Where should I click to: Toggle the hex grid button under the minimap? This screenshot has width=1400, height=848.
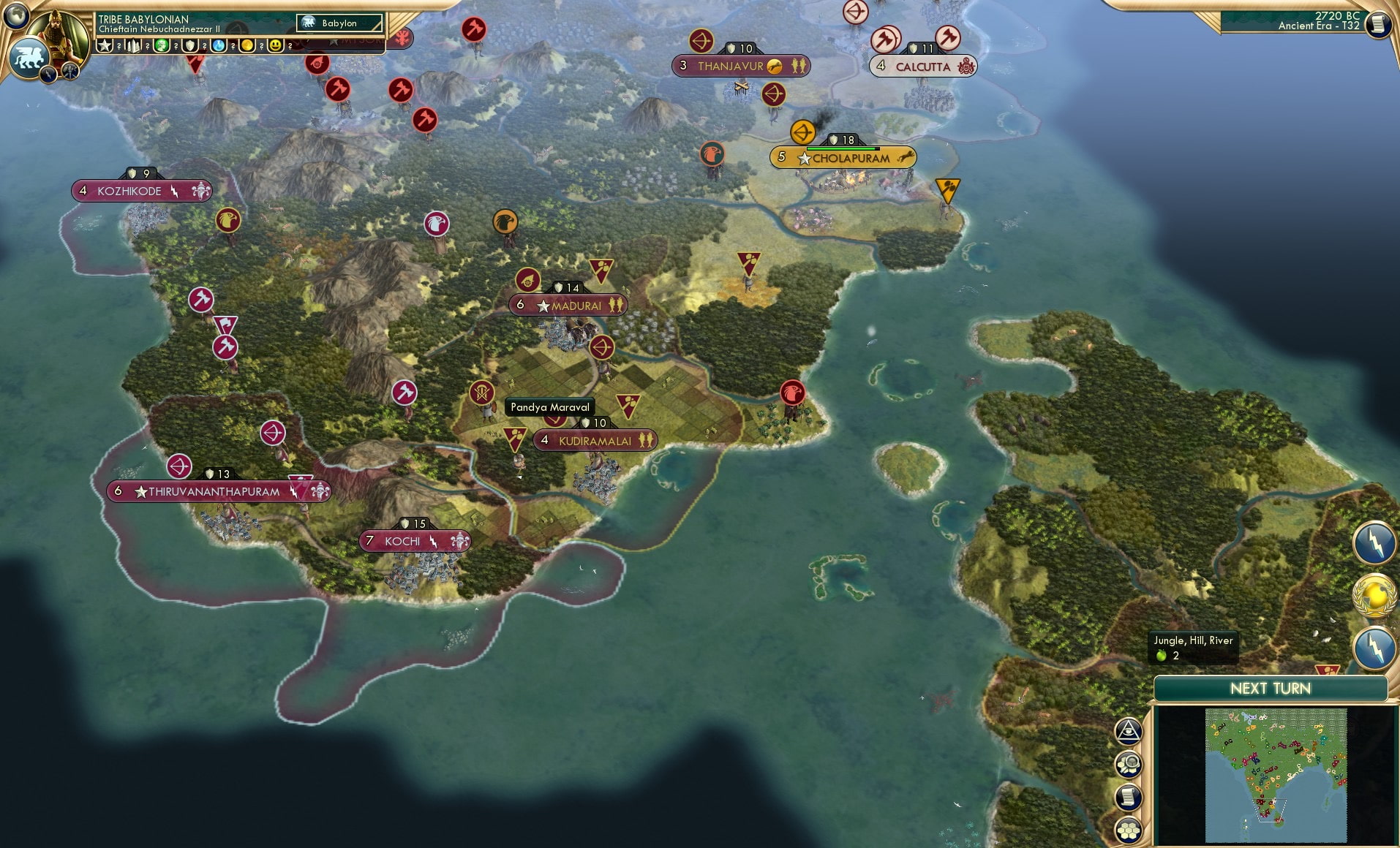click(x=1129, y=832)
